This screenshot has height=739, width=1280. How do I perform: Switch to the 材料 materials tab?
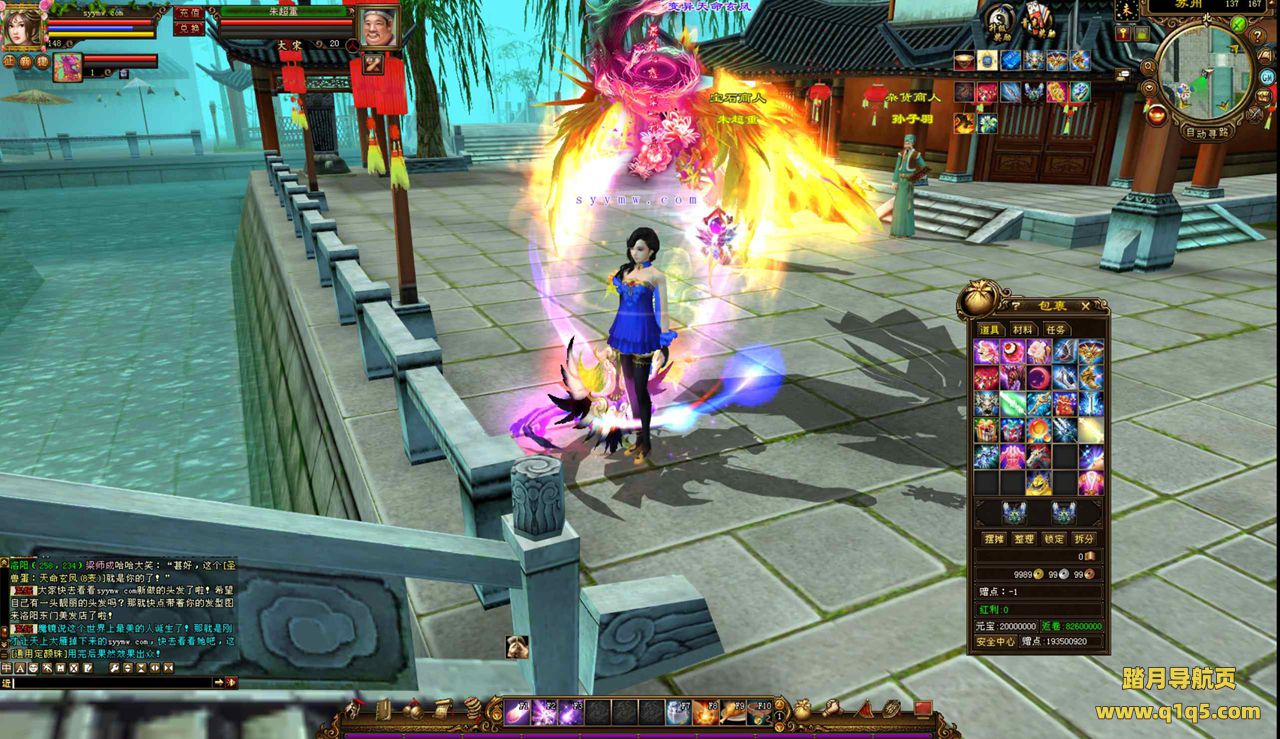[x=1022, y=329]
